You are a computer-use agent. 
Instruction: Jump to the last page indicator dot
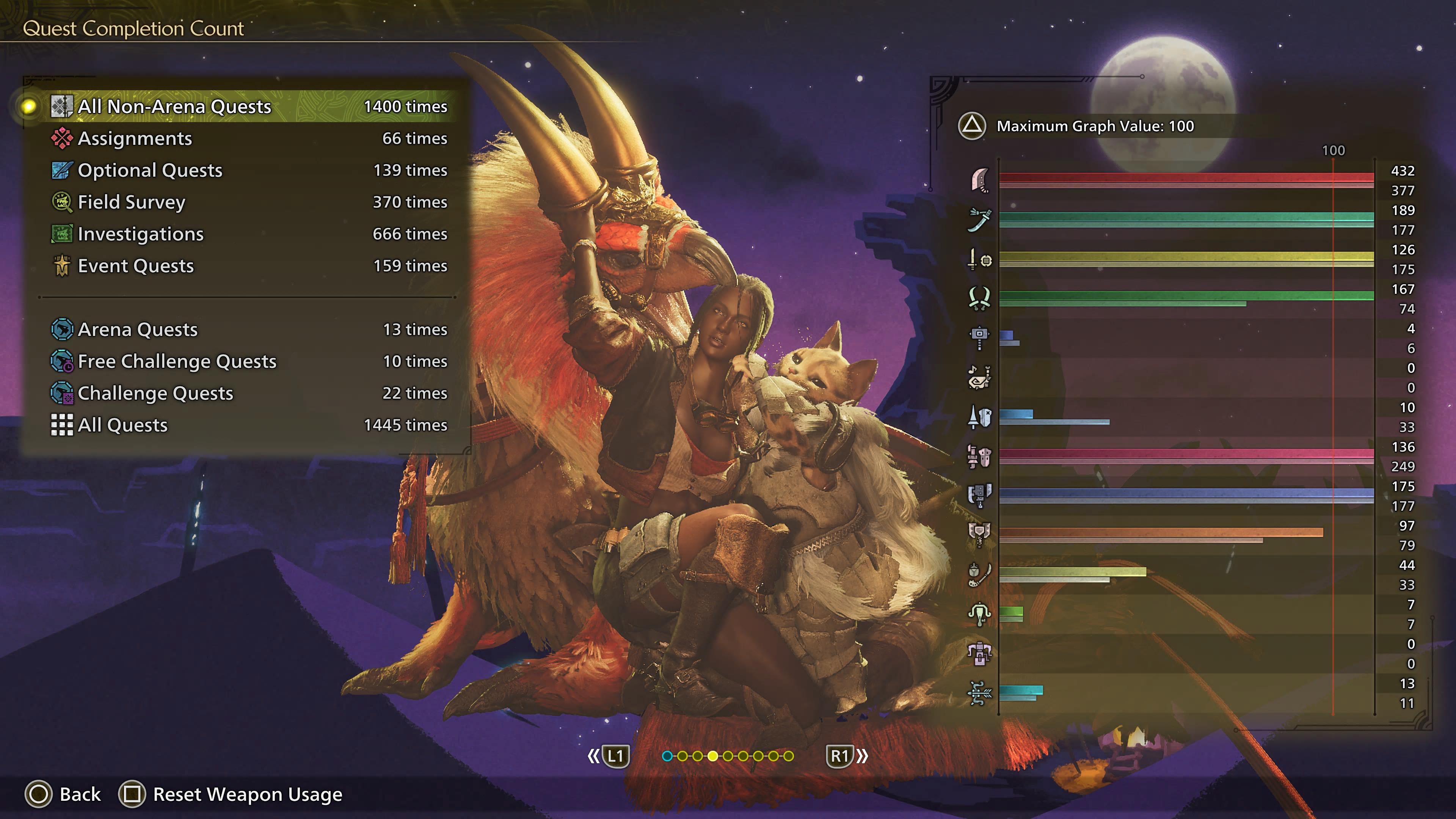[x=789, y=756]
